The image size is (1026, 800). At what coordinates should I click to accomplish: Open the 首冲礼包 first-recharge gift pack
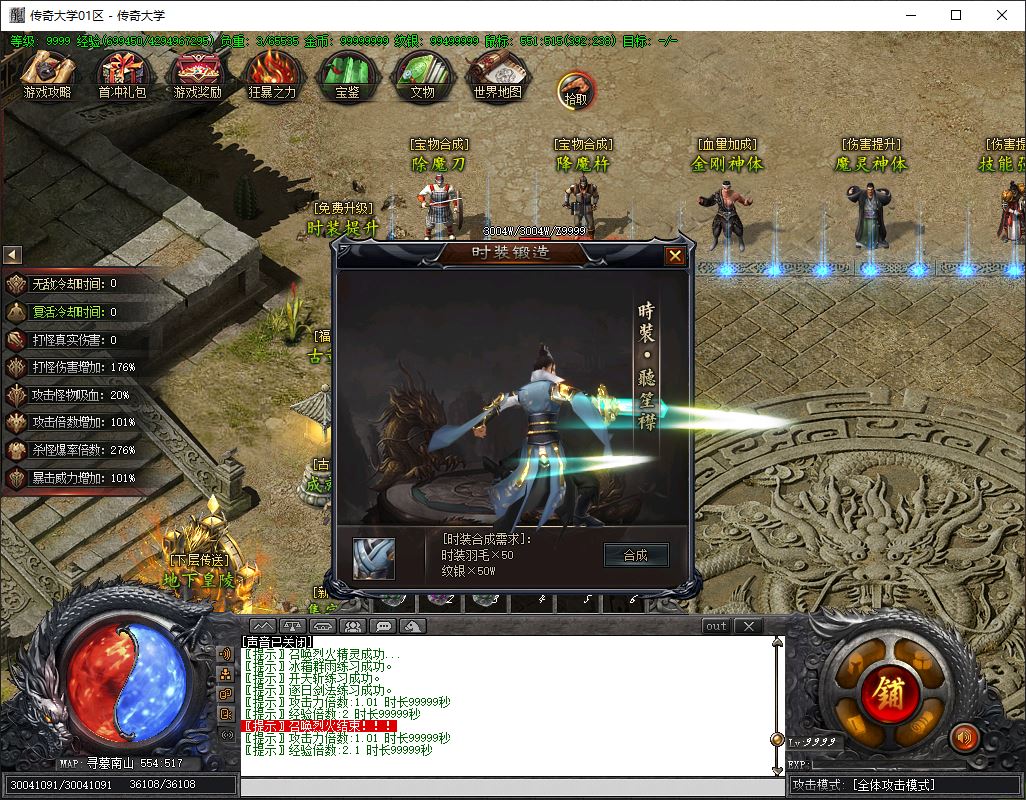tap(122, 75)
